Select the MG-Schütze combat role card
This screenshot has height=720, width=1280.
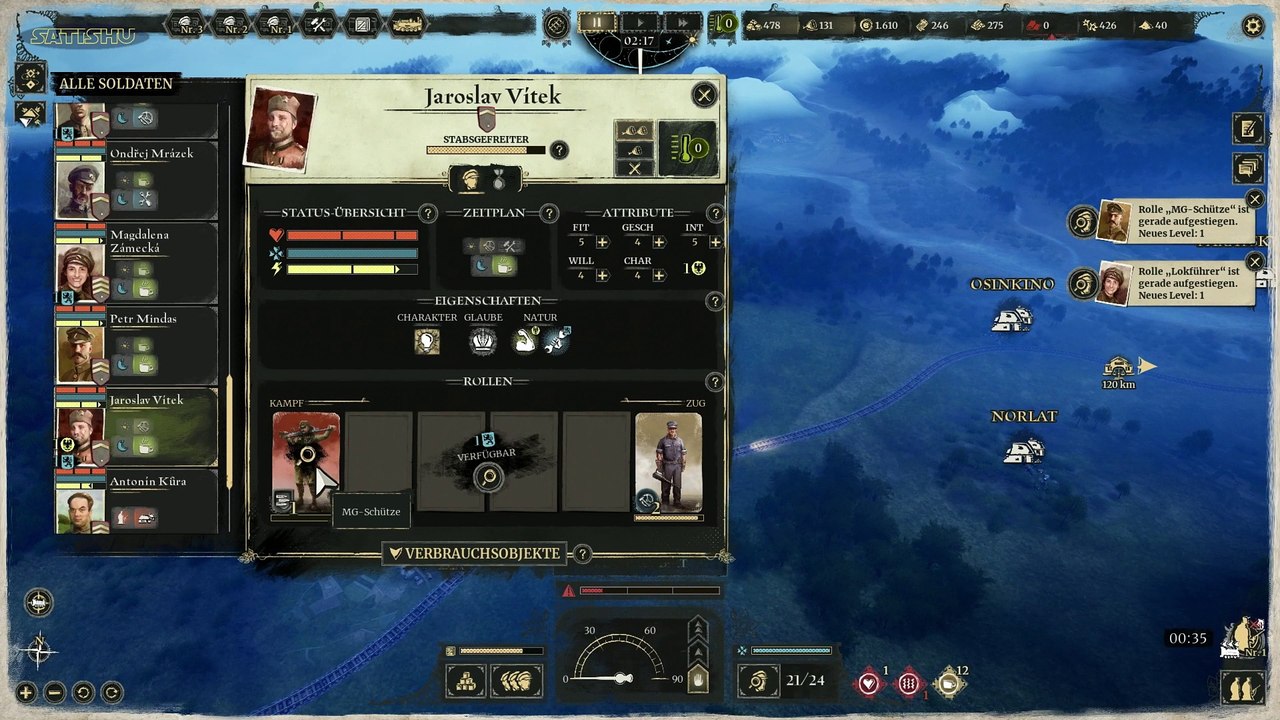pyautogui.click(x=306, y=462)
